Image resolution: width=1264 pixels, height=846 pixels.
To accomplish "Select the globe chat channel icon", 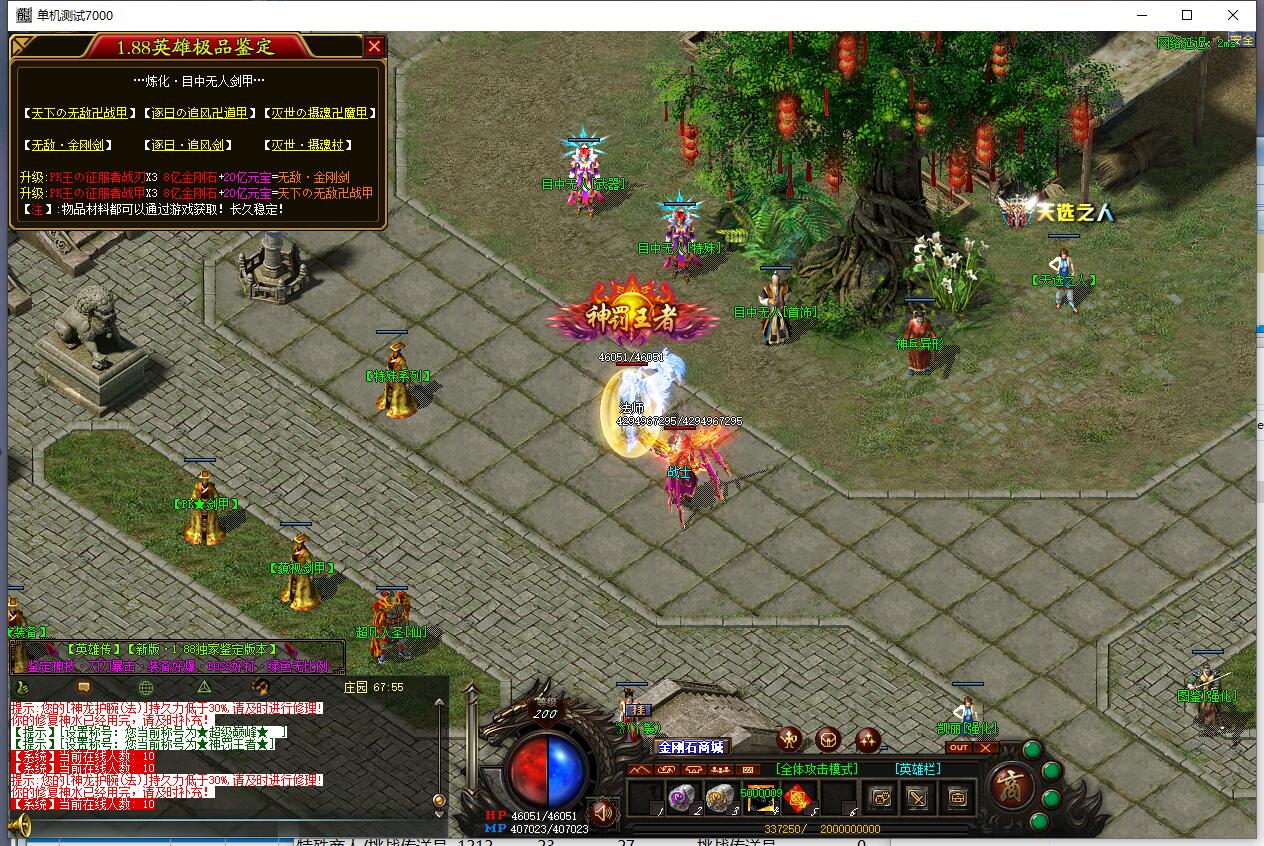I will tap(145, 687).
